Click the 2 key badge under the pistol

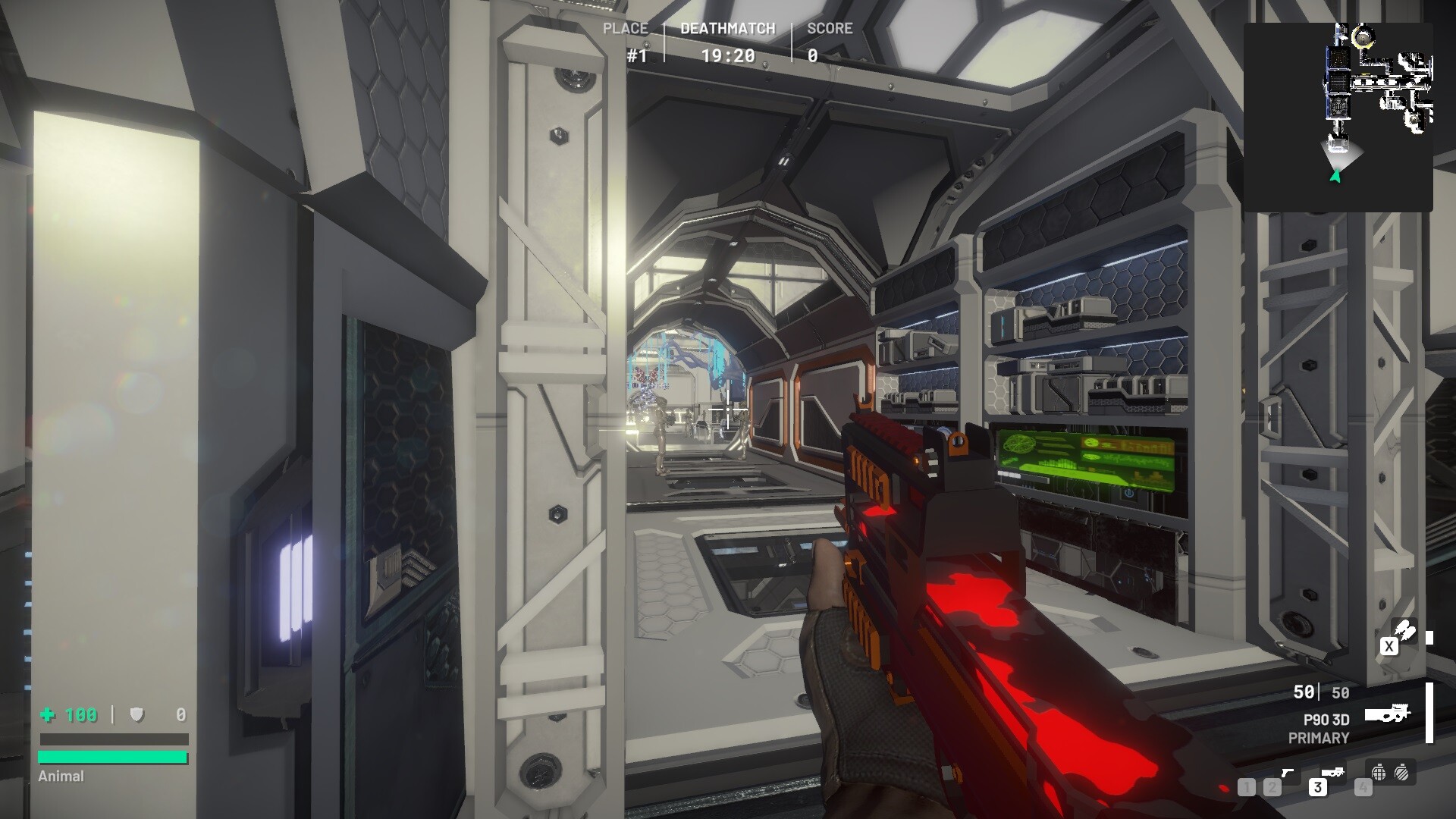[1271, 787]
